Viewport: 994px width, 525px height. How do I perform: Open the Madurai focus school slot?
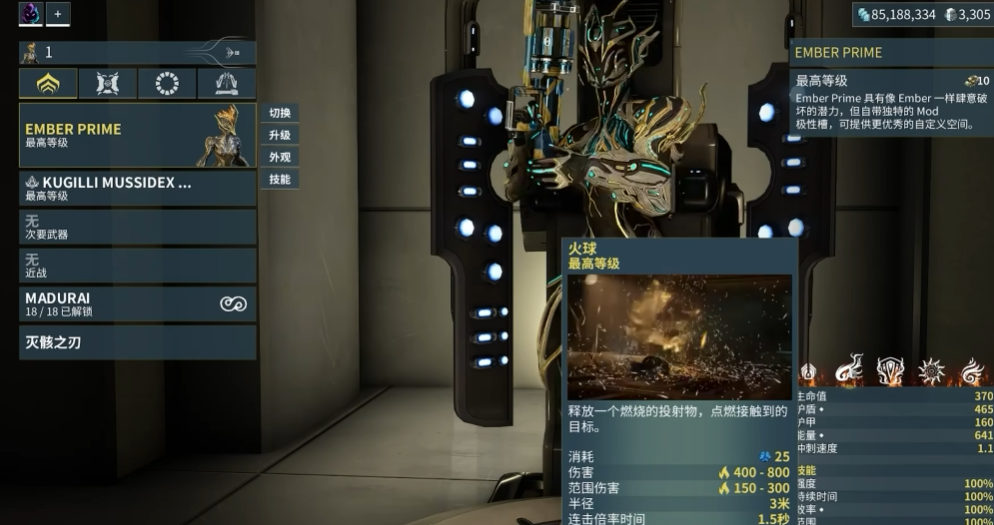point(137,305)
